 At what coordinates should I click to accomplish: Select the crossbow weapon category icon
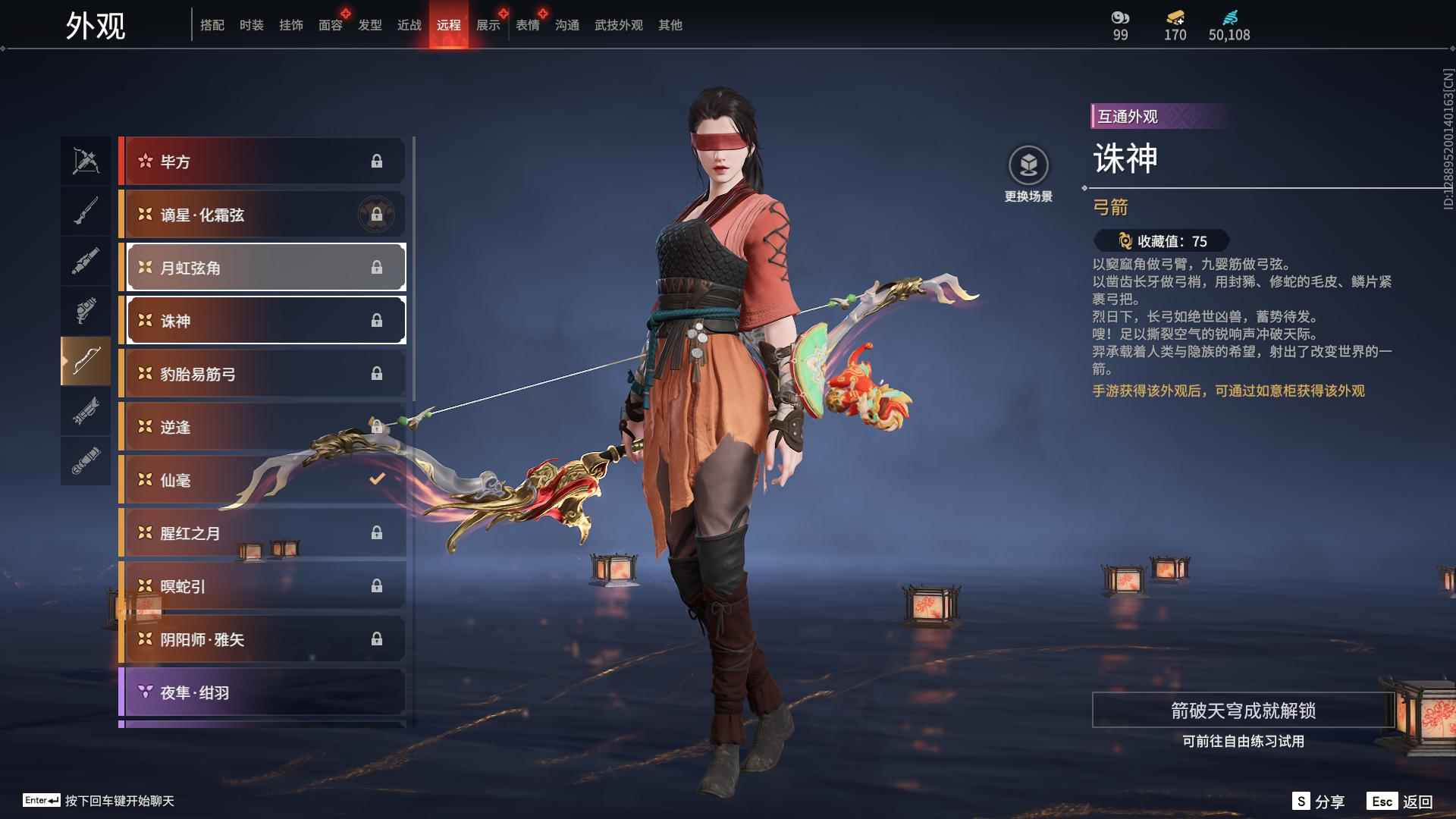click(x=86, y=159)
